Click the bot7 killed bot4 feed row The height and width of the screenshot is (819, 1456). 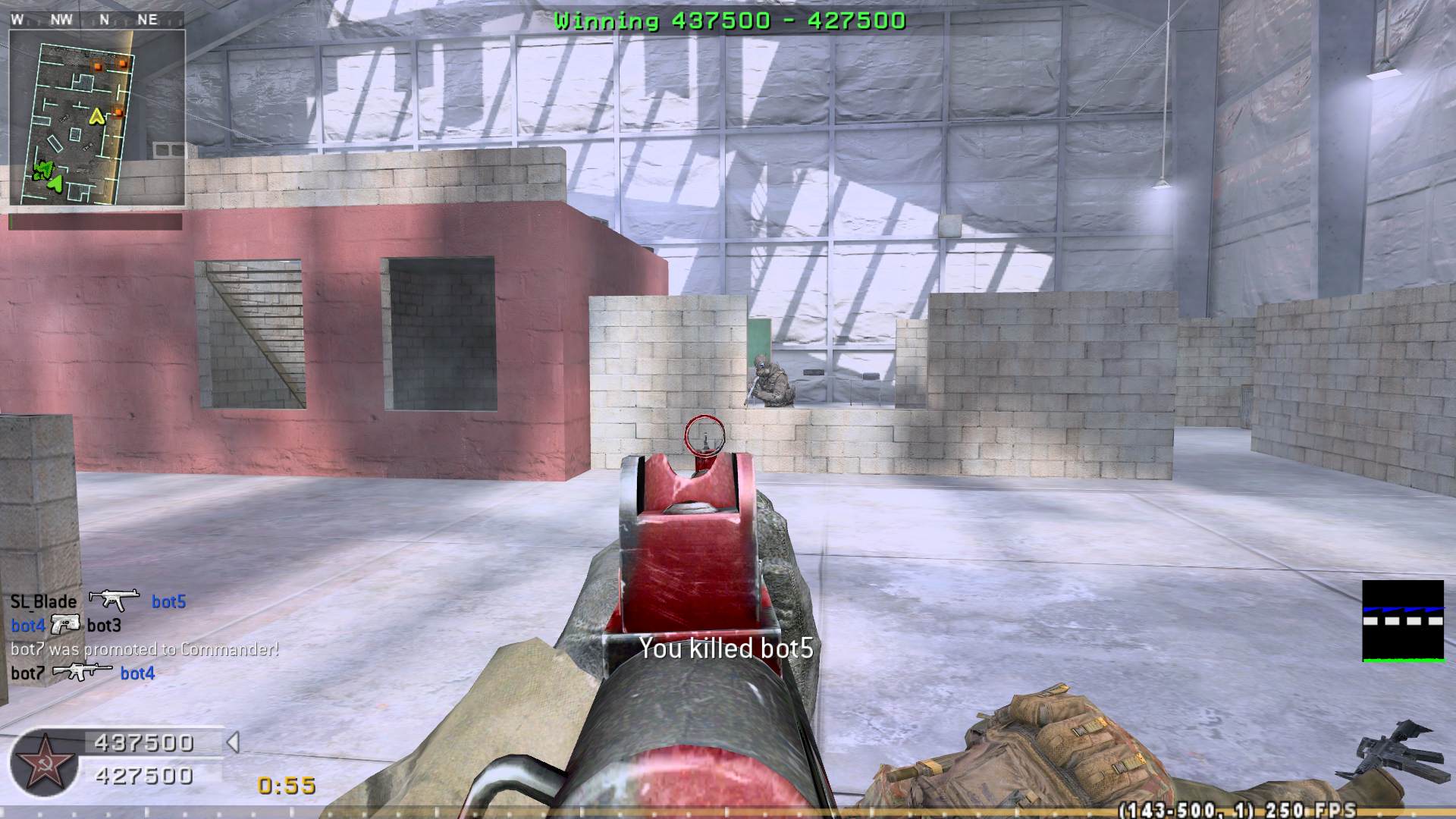(83, 673)
